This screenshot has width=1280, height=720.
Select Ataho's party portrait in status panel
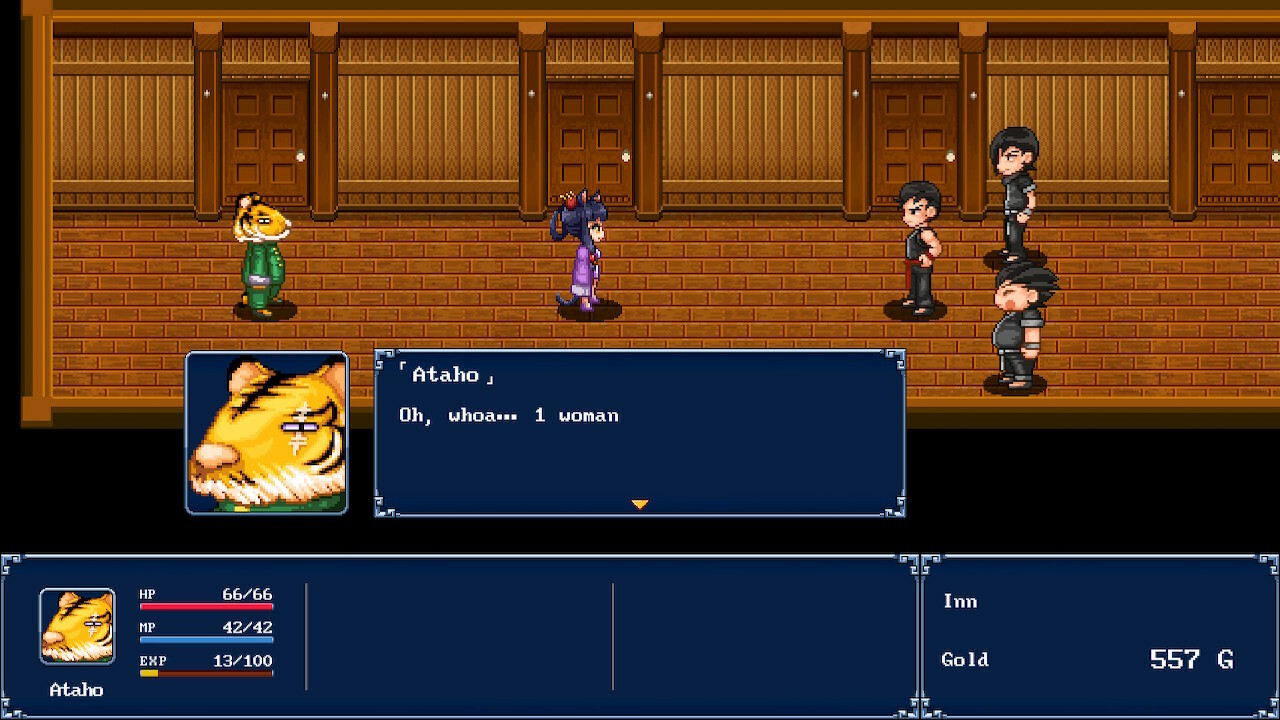pos(77,626)
